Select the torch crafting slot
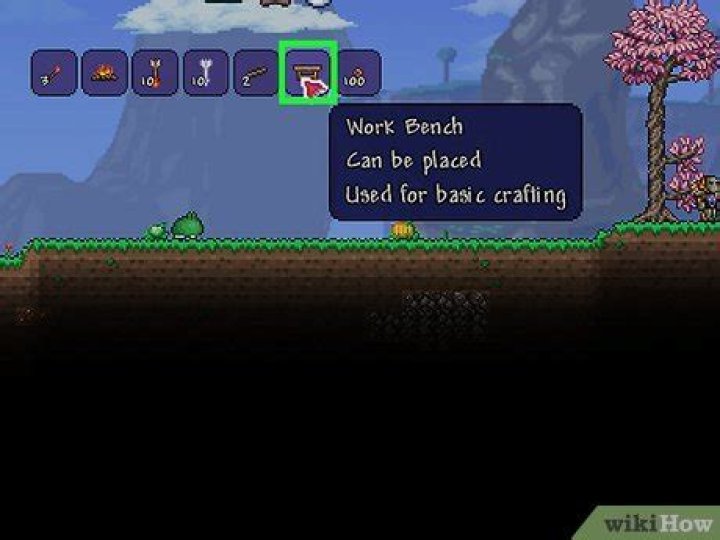The height and width of the screenshot is (540, 720). 53,73
